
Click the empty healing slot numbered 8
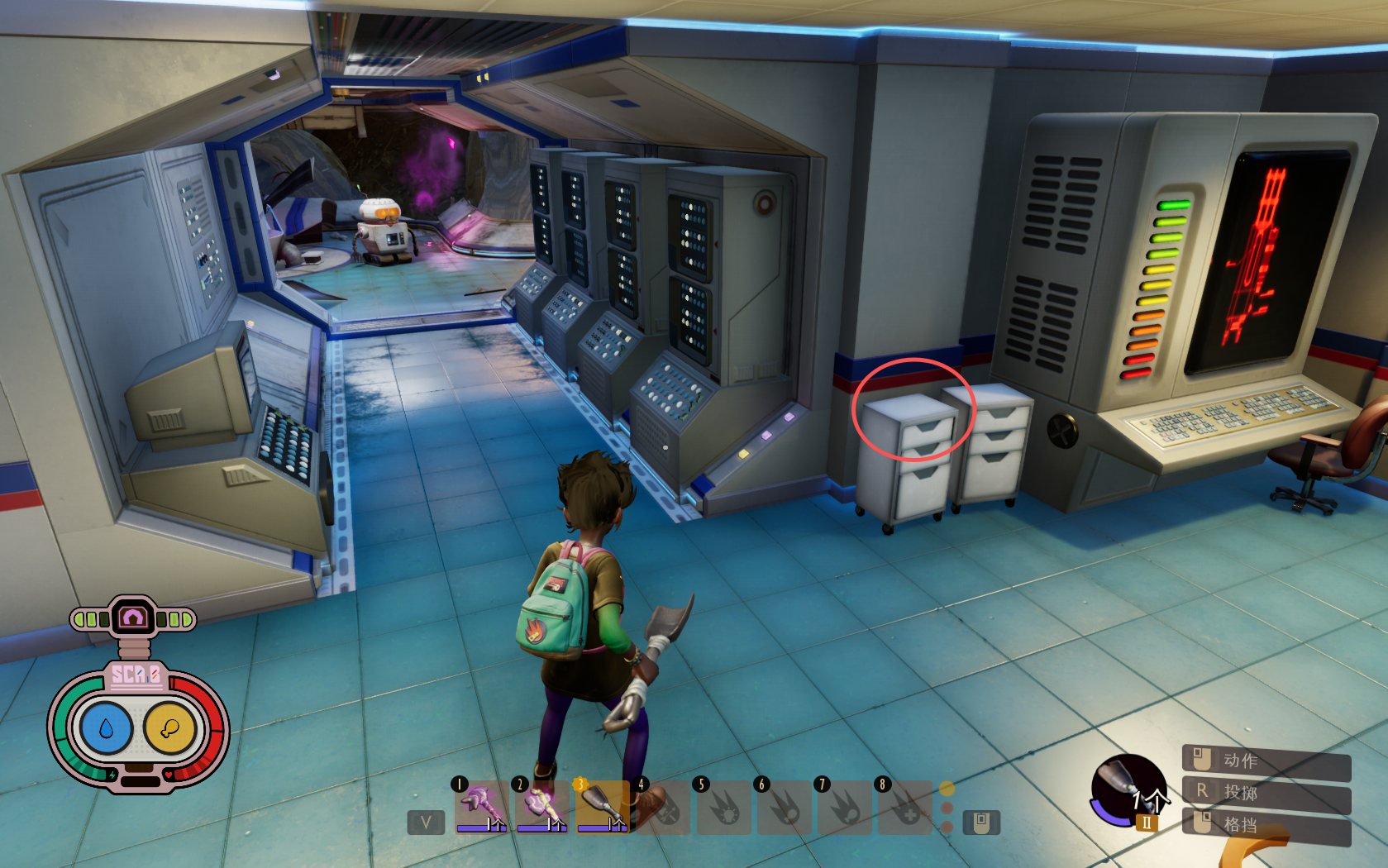pos(905,808)
